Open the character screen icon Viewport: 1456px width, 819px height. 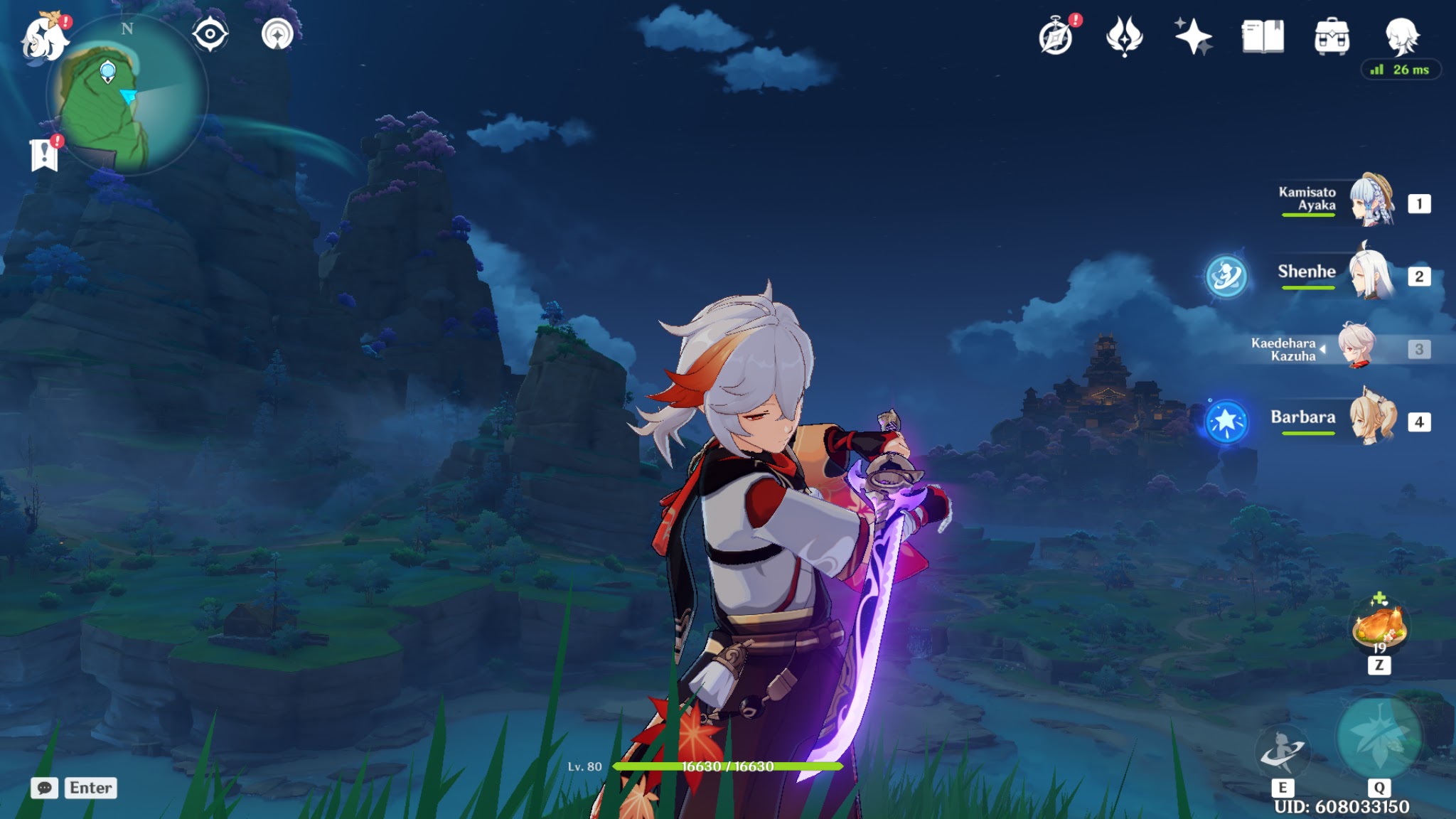(x=1401, y=37)
